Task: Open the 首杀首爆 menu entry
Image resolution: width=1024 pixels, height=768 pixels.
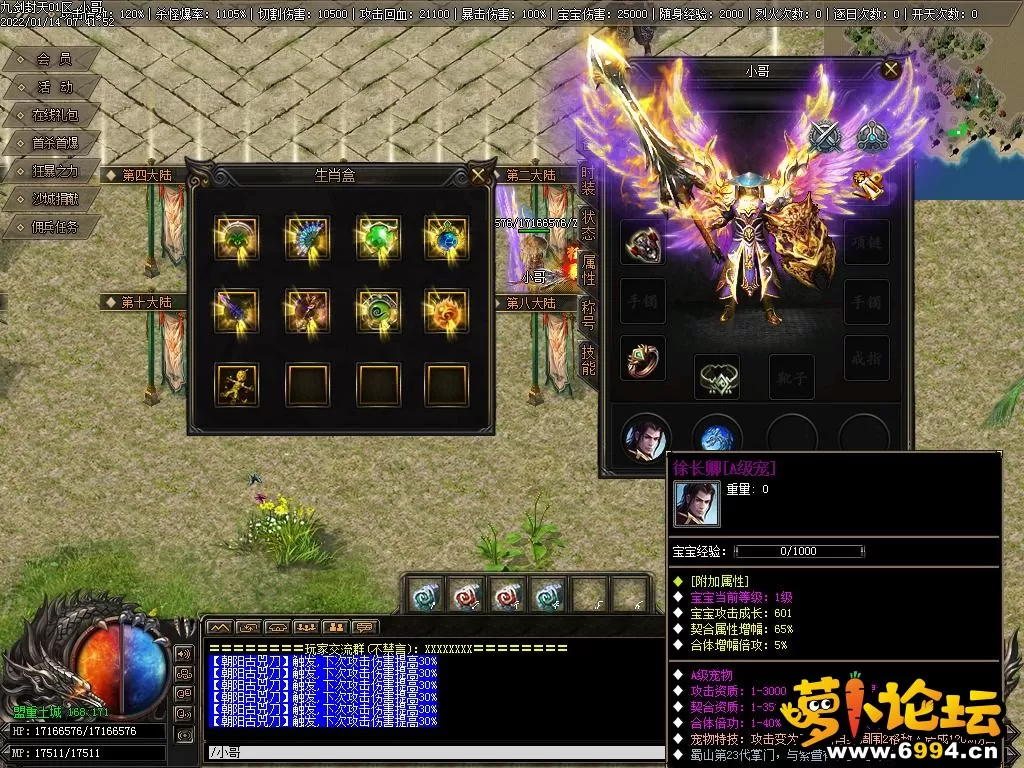Action: 54,143
